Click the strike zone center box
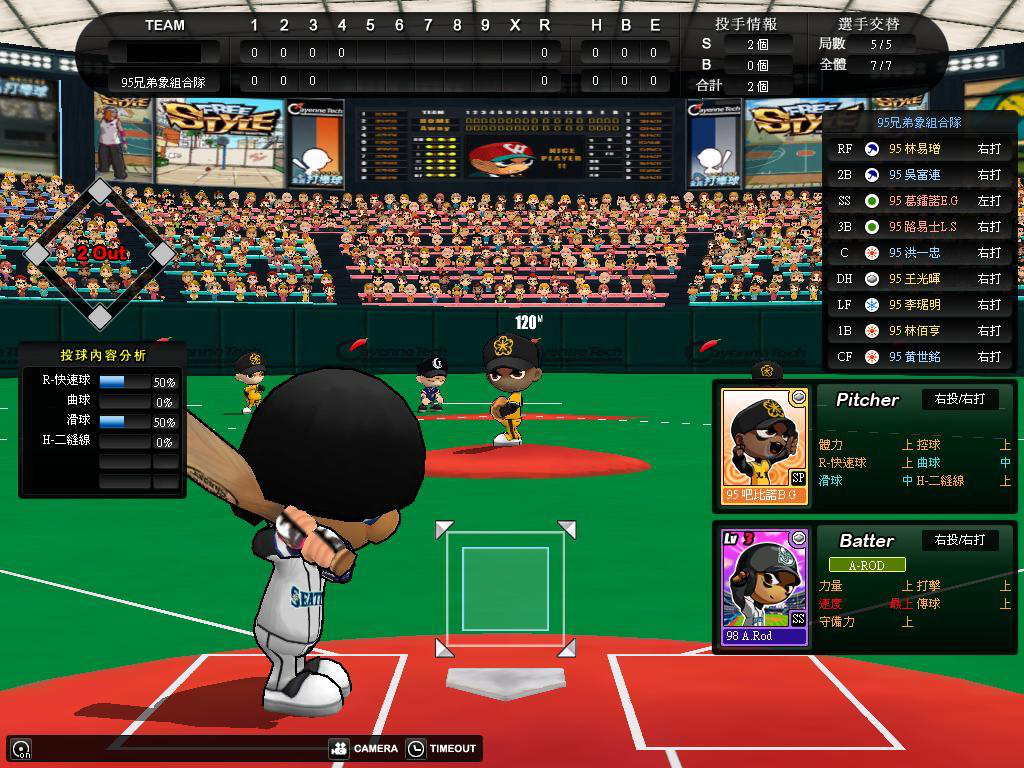The height and width of the screenshot is (768, 1024). tap(505, 589)
